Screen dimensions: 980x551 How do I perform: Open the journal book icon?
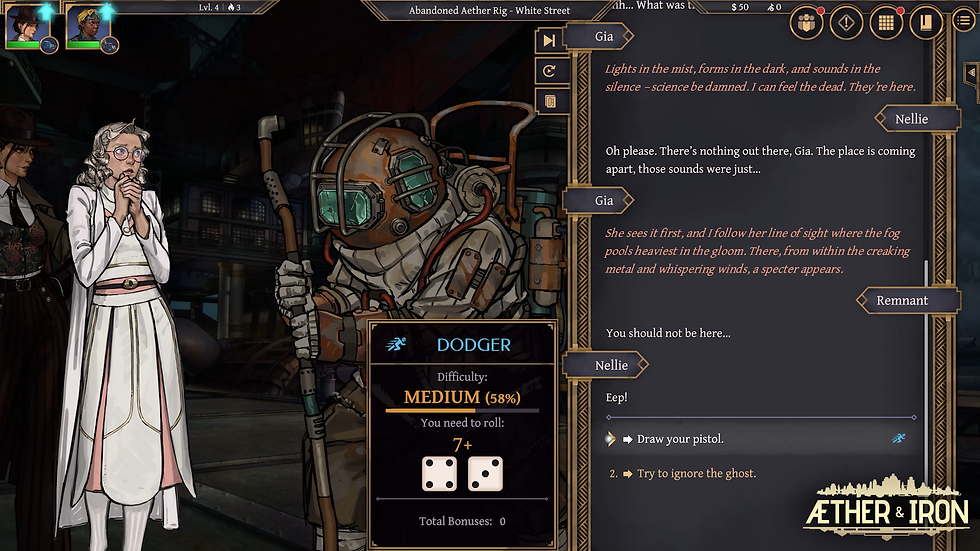click(x=926, y=23)
